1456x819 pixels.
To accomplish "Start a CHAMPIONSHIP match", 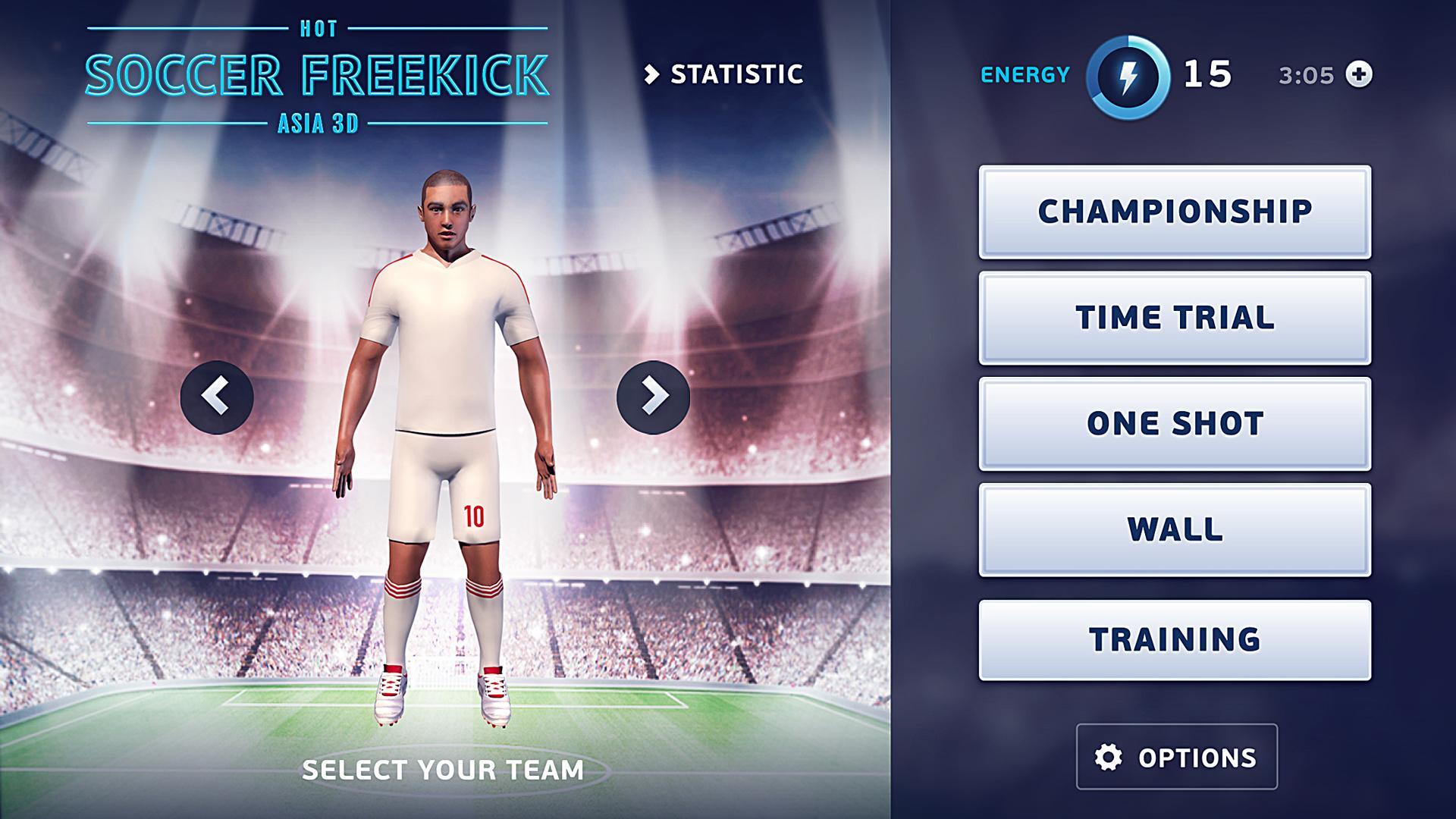I will coord(1175,212).
